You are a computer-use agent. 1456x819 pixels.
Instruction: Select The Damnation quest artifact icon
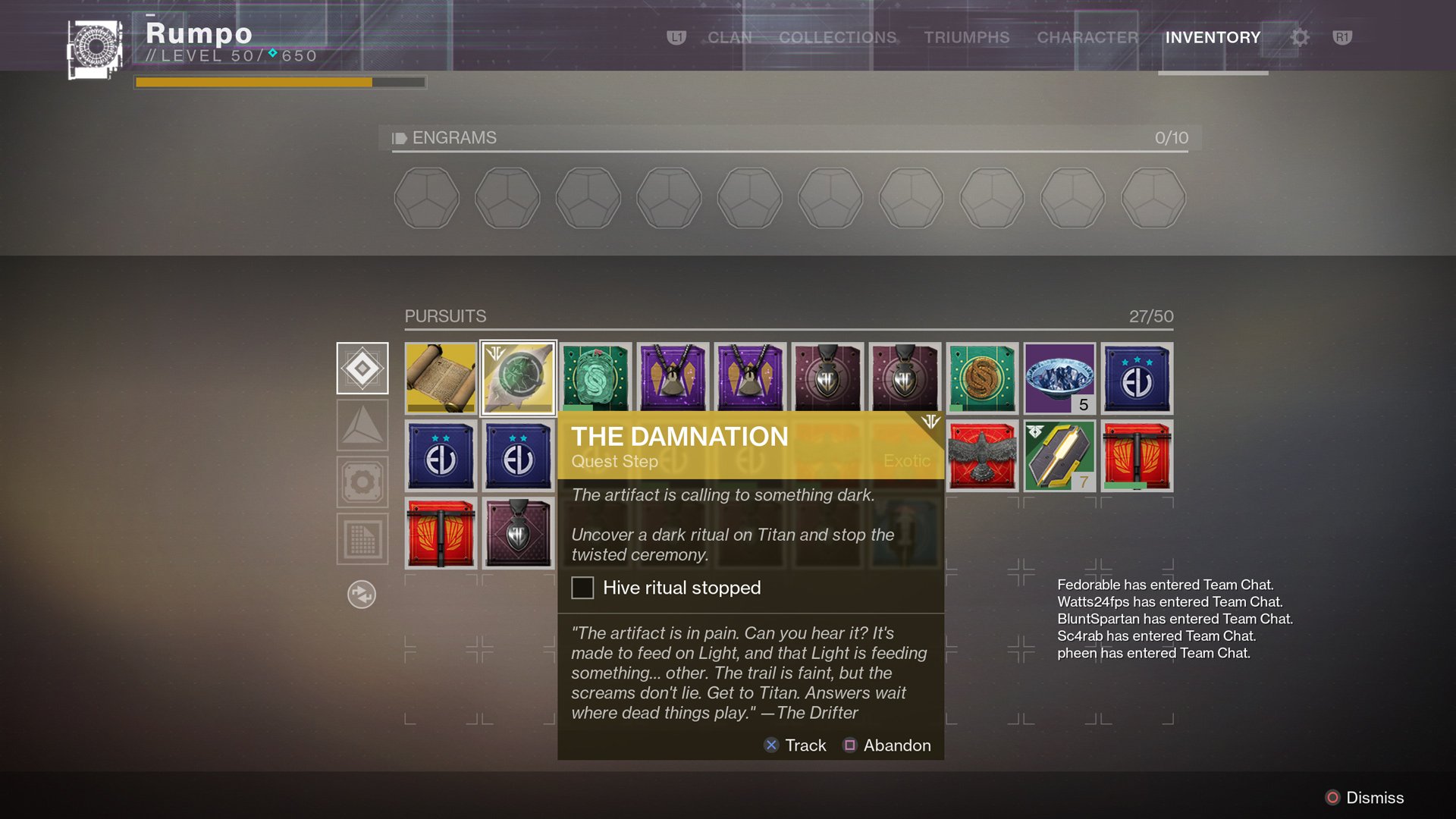point(518,377)
